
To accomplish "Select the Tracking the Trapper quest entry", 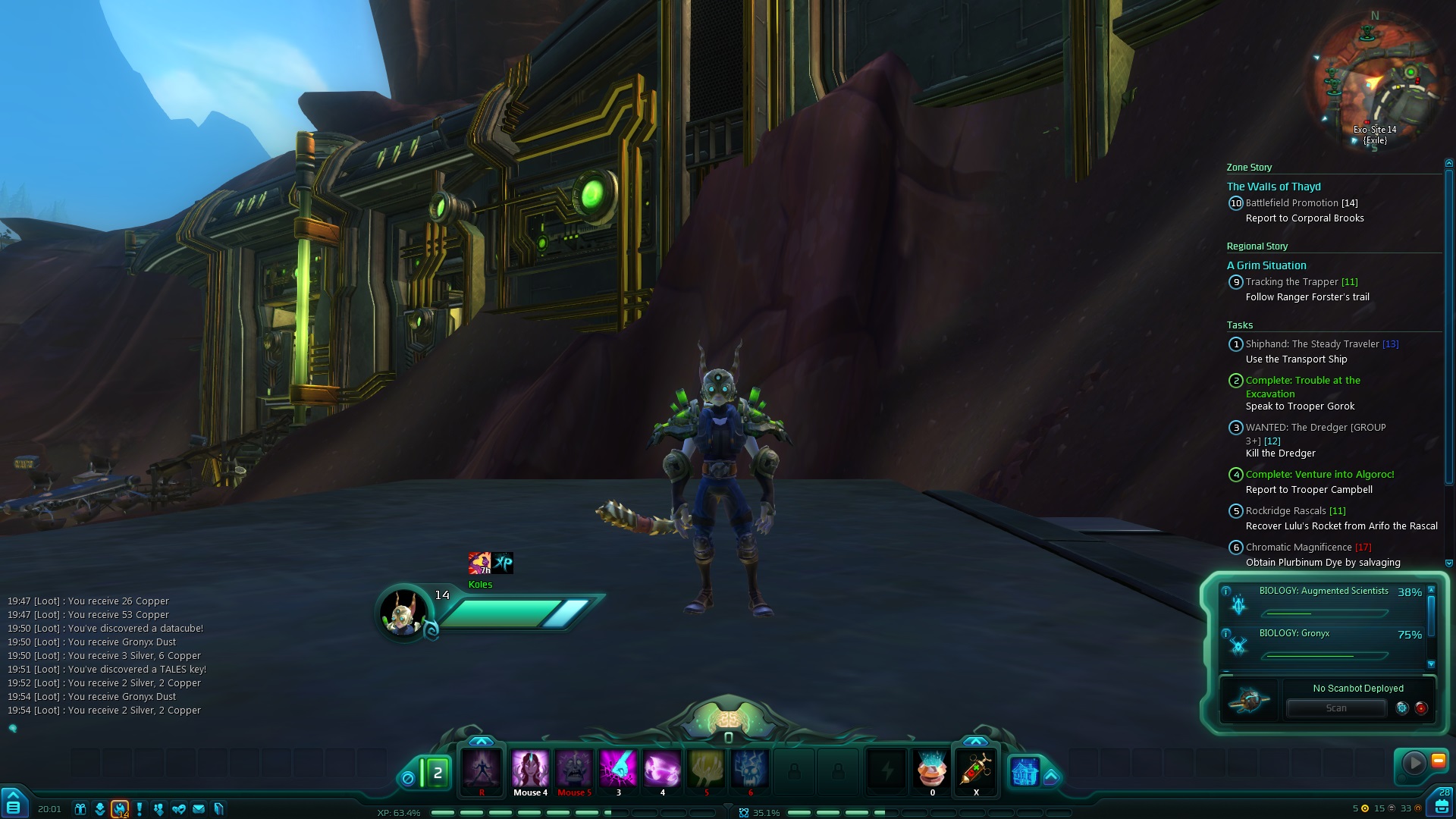I will click(x=1292, y=282).
